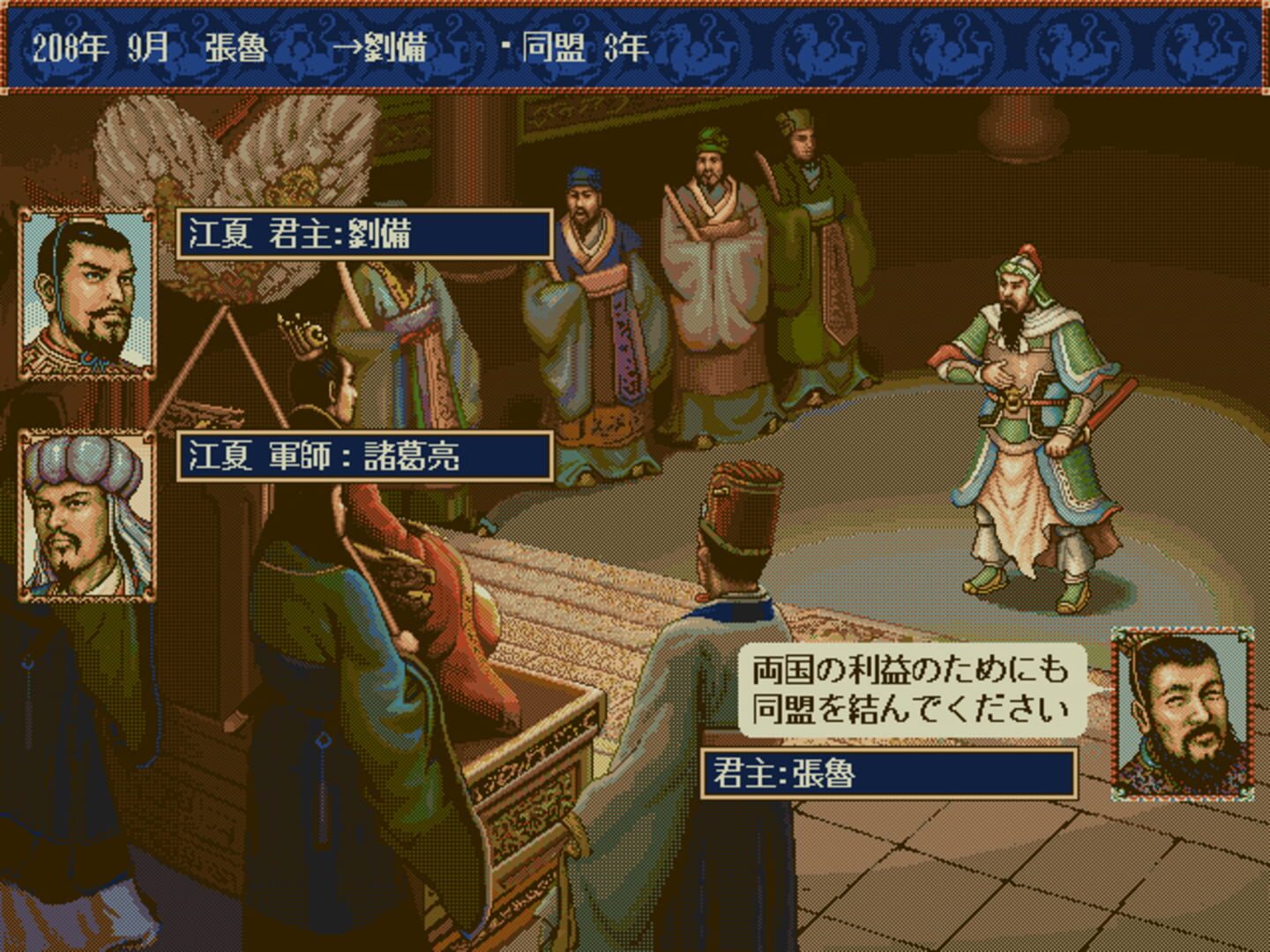Toggle the 江夏 君主:劉備 name banner
Screen dimensions: 1270x952
point(366,232)
